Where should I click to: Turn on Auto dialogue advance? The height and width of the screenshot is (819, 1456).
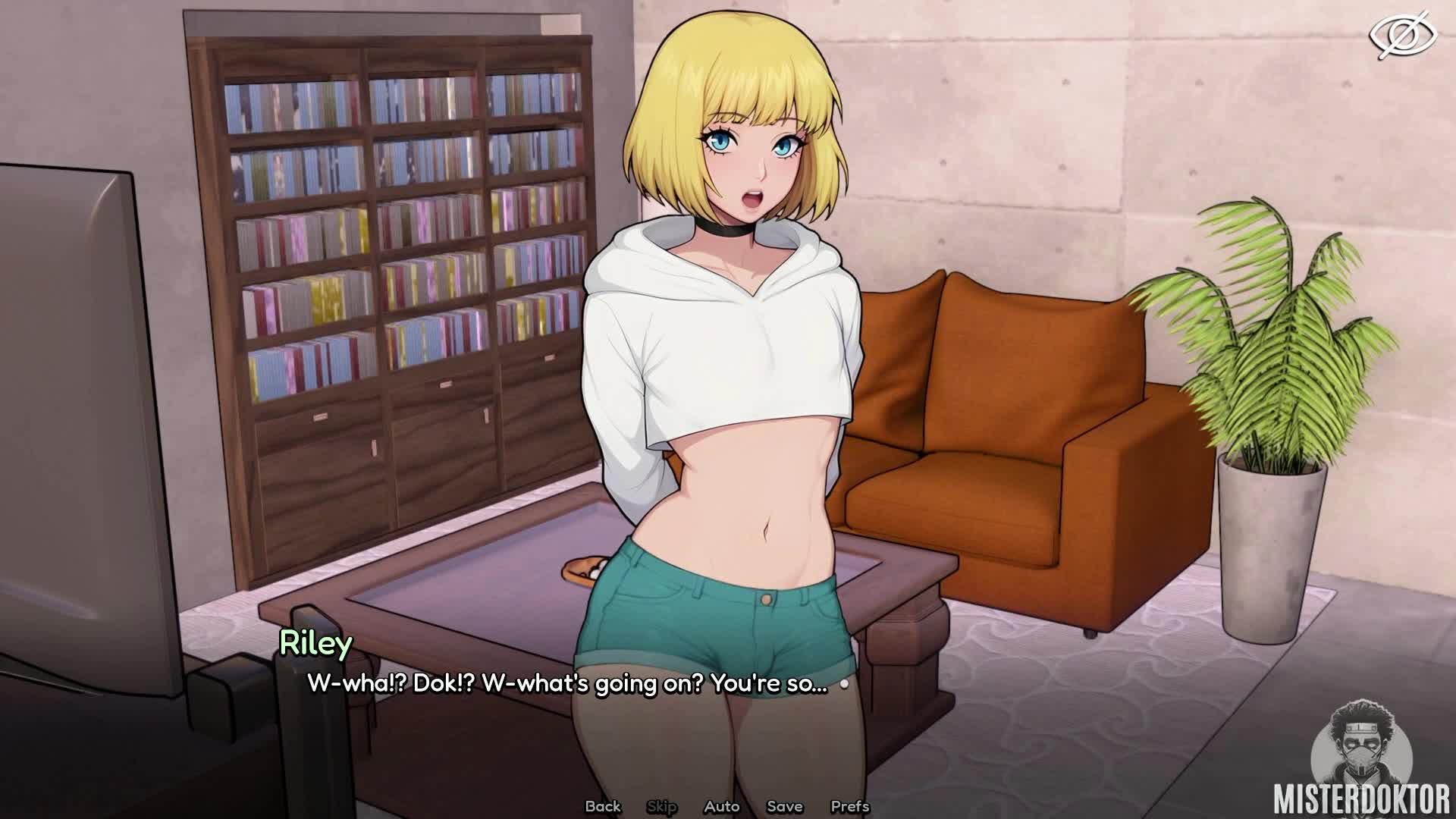721,806
